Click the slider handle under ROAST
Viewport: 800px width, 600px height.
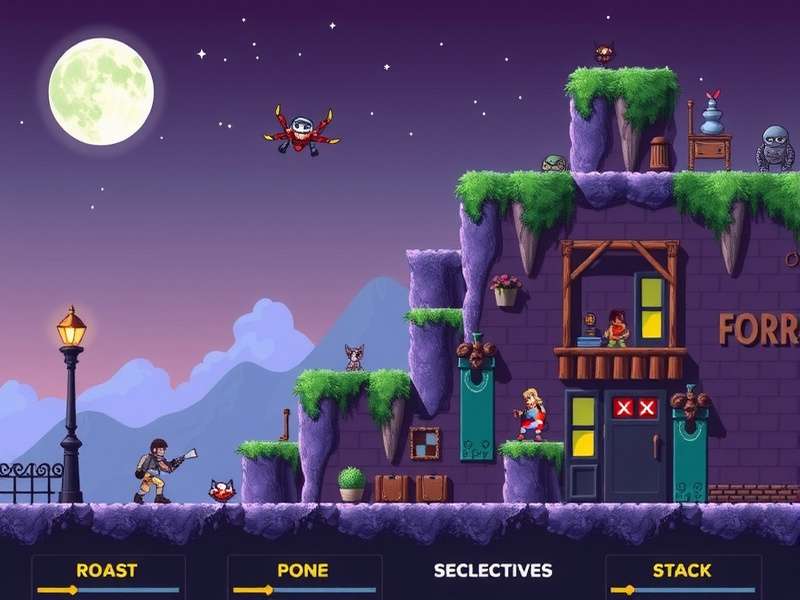tap(71, 590)
